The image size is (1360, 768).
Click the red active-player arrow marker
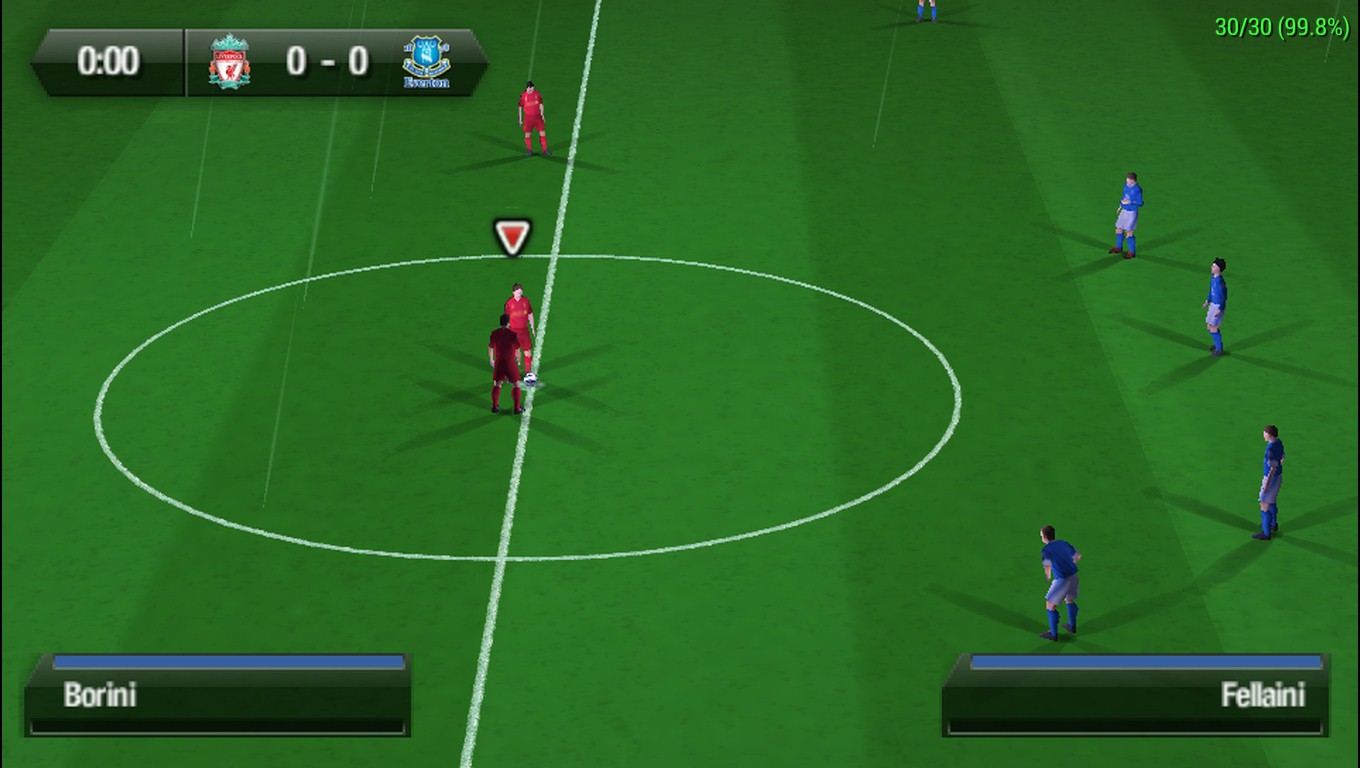tap(512, 237)
